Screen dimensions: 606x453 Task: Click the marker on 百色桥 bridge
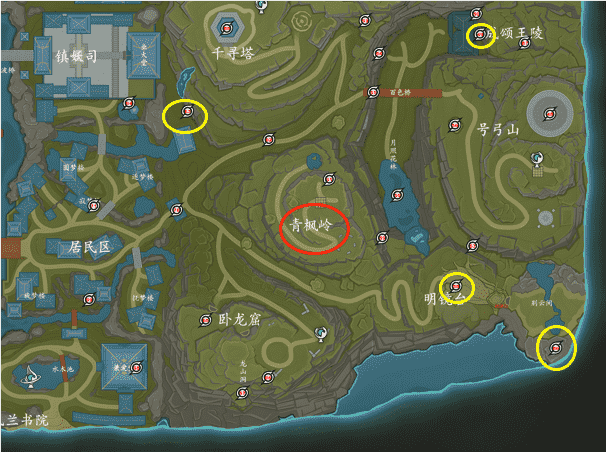point(370,93)
